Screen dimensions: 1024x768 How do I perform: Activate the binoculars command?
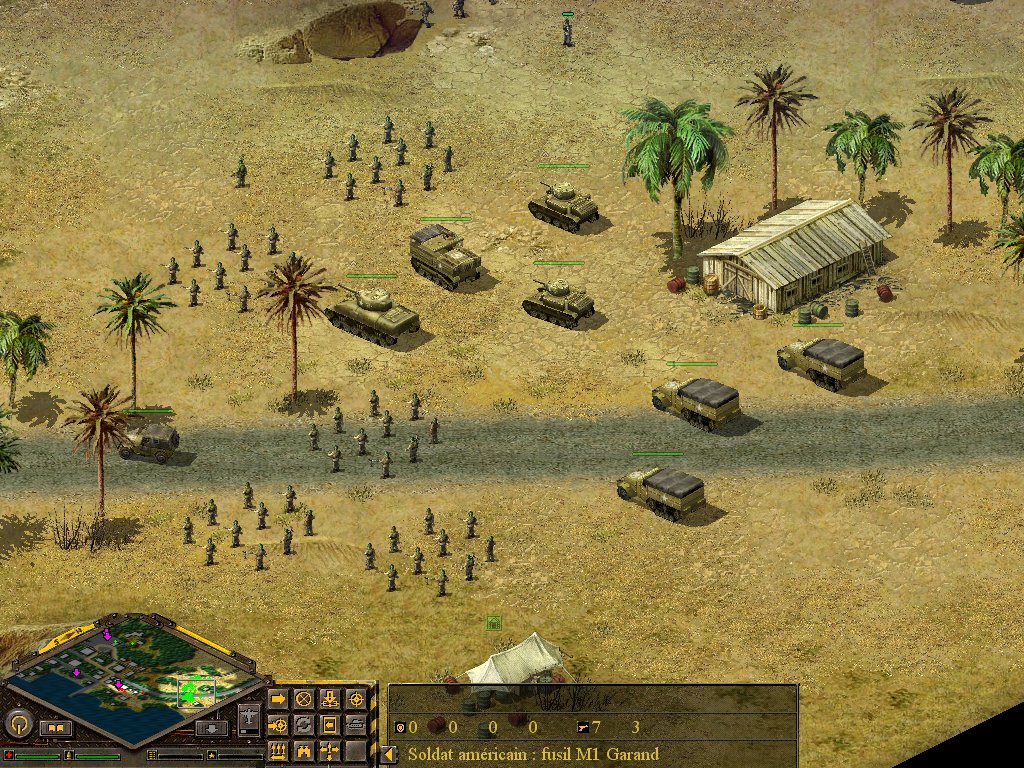[304, 750]
